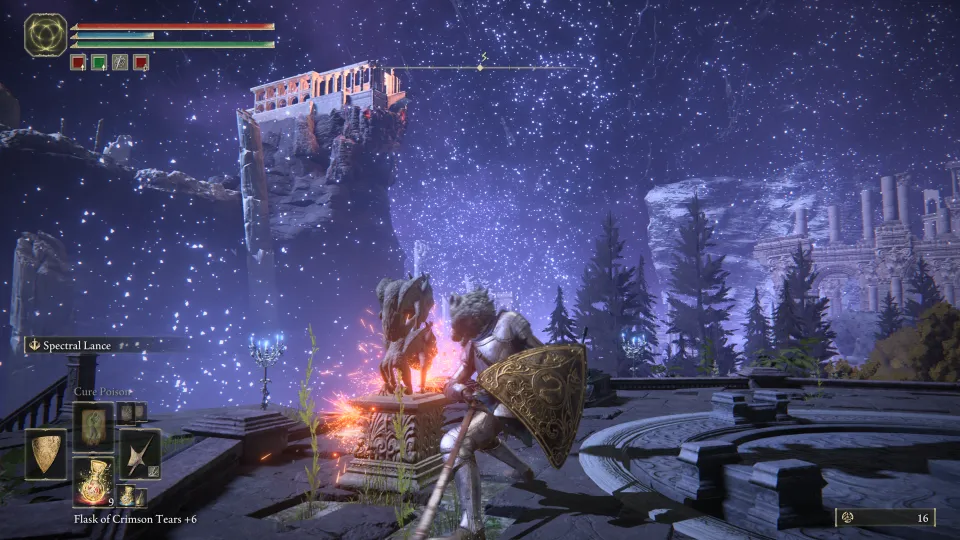The width and height of the screenshot is (960, 540).
Task: Select the green stamina buff status icon
Action: (99, 62)
